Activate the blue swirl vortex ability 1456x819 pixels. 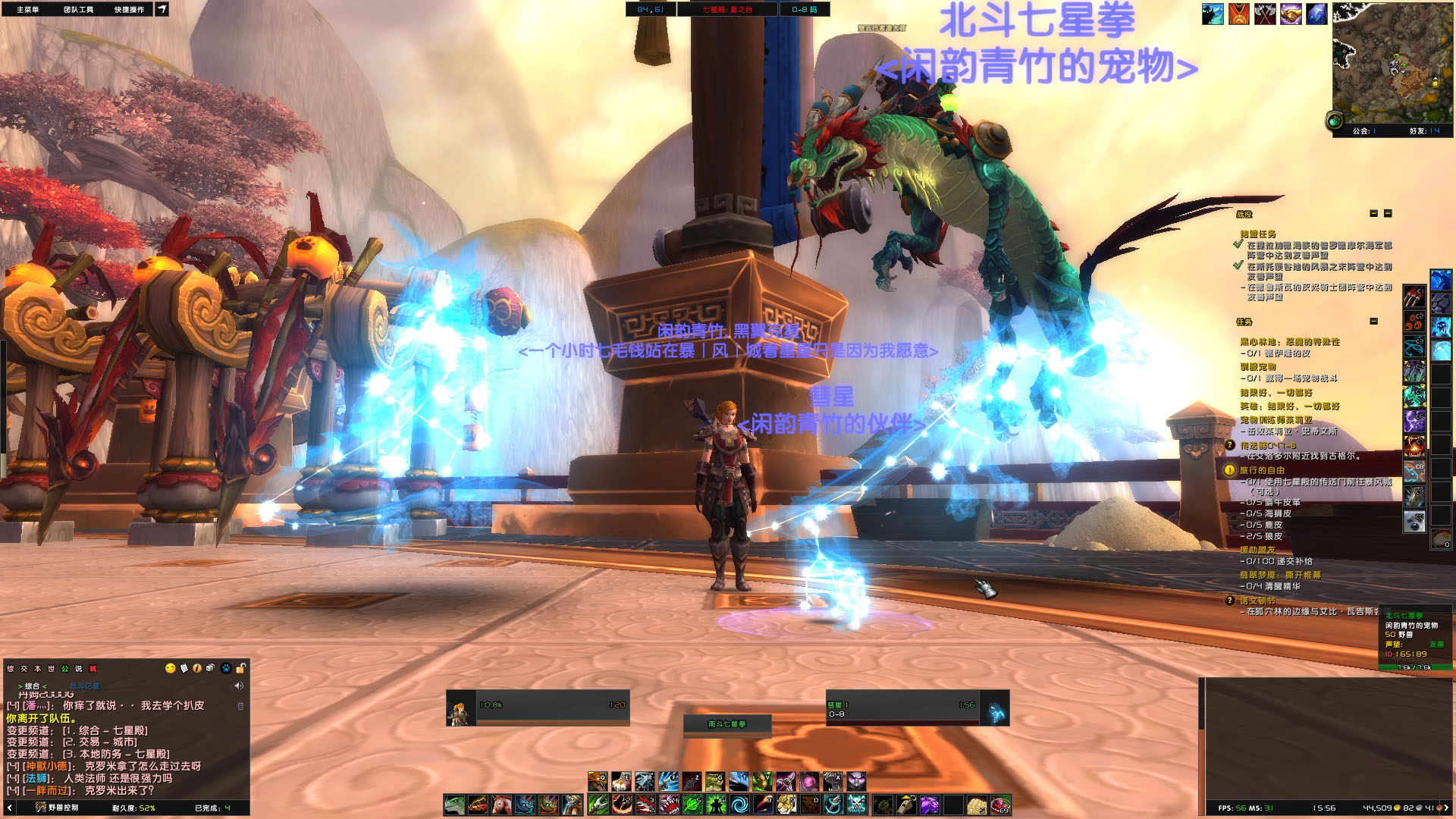739,805
